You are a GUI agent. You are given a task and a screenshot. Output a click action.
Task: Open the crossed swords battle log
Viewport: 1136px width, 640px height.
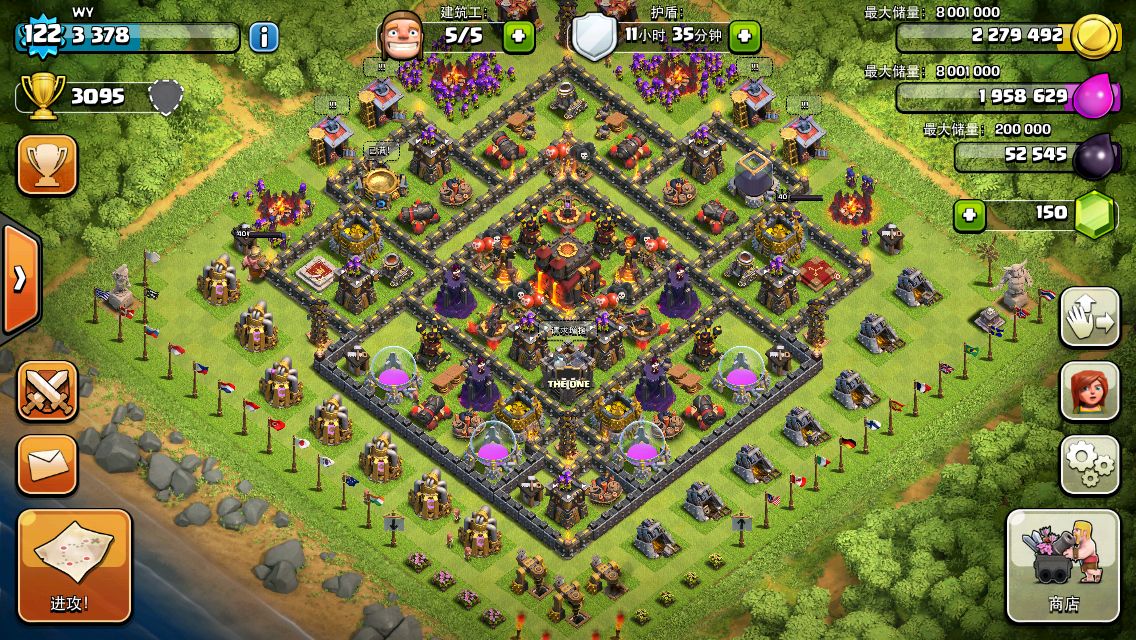click(47, 391)
